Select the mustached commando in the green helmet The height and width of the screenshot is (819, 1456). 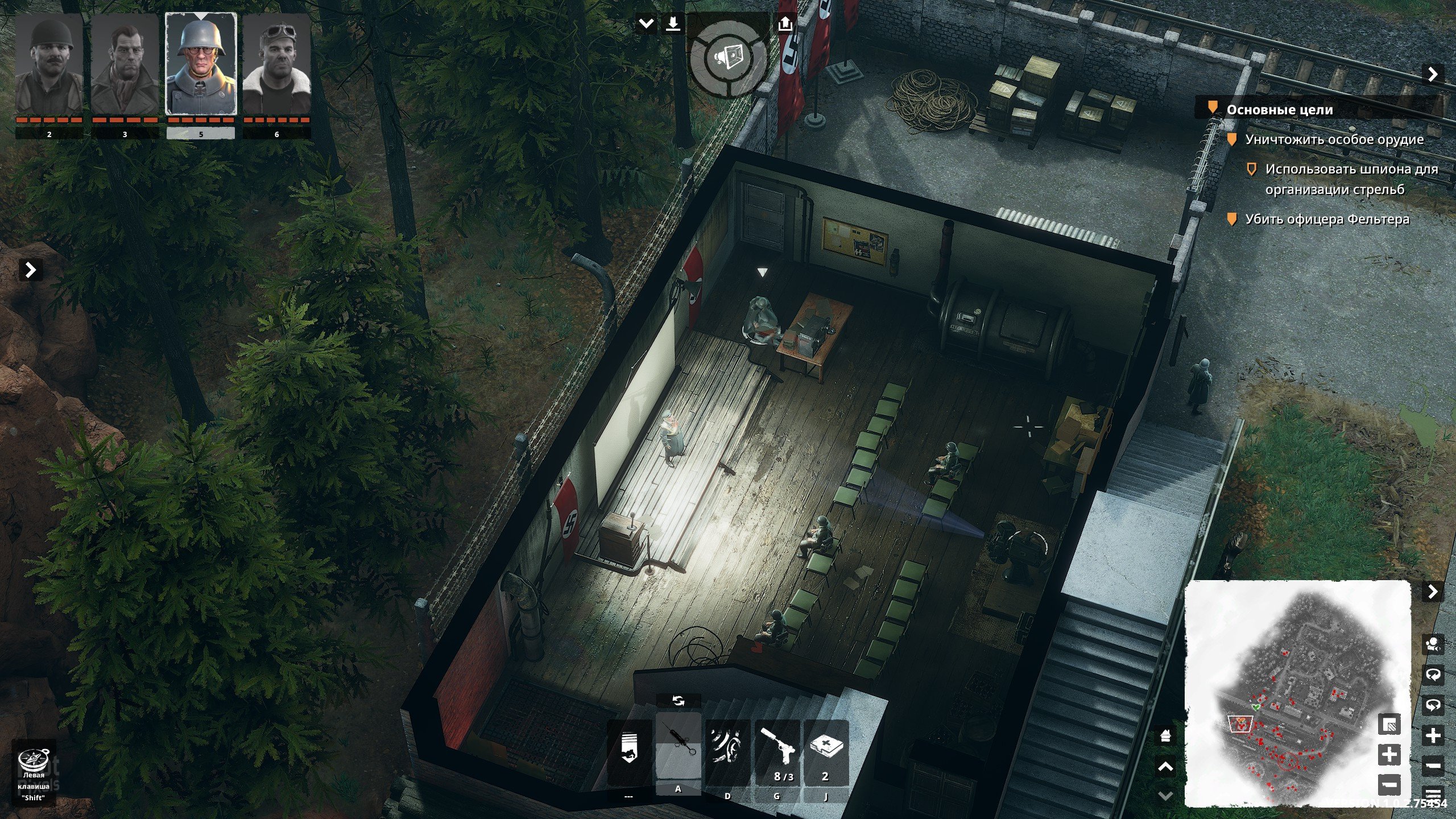[x=49, y=65]
